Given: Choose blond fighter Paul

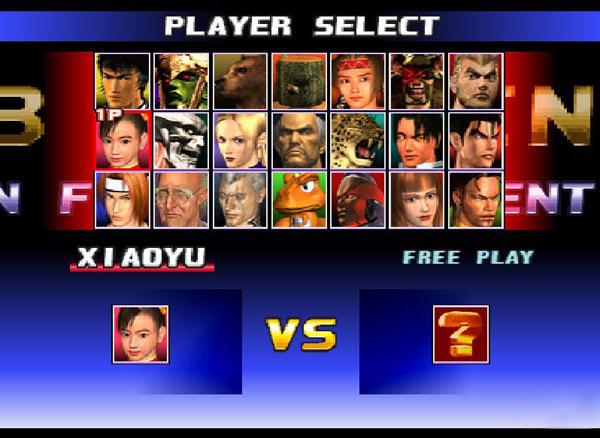Looking at the screenshot, I should [x=476, y=81].
